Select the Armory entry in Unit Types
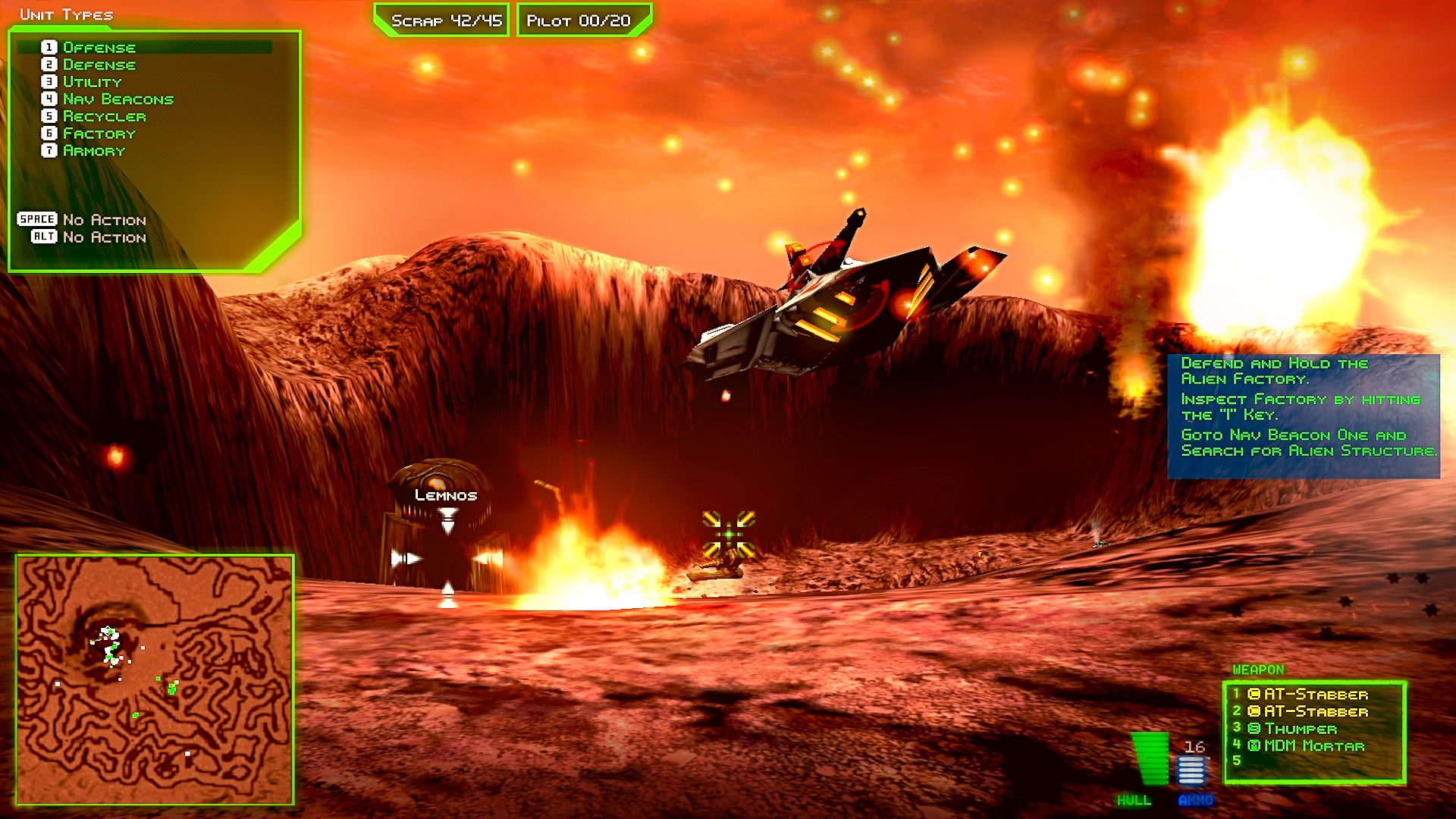Screen dimensions: 1456x819 click(93, 151)
